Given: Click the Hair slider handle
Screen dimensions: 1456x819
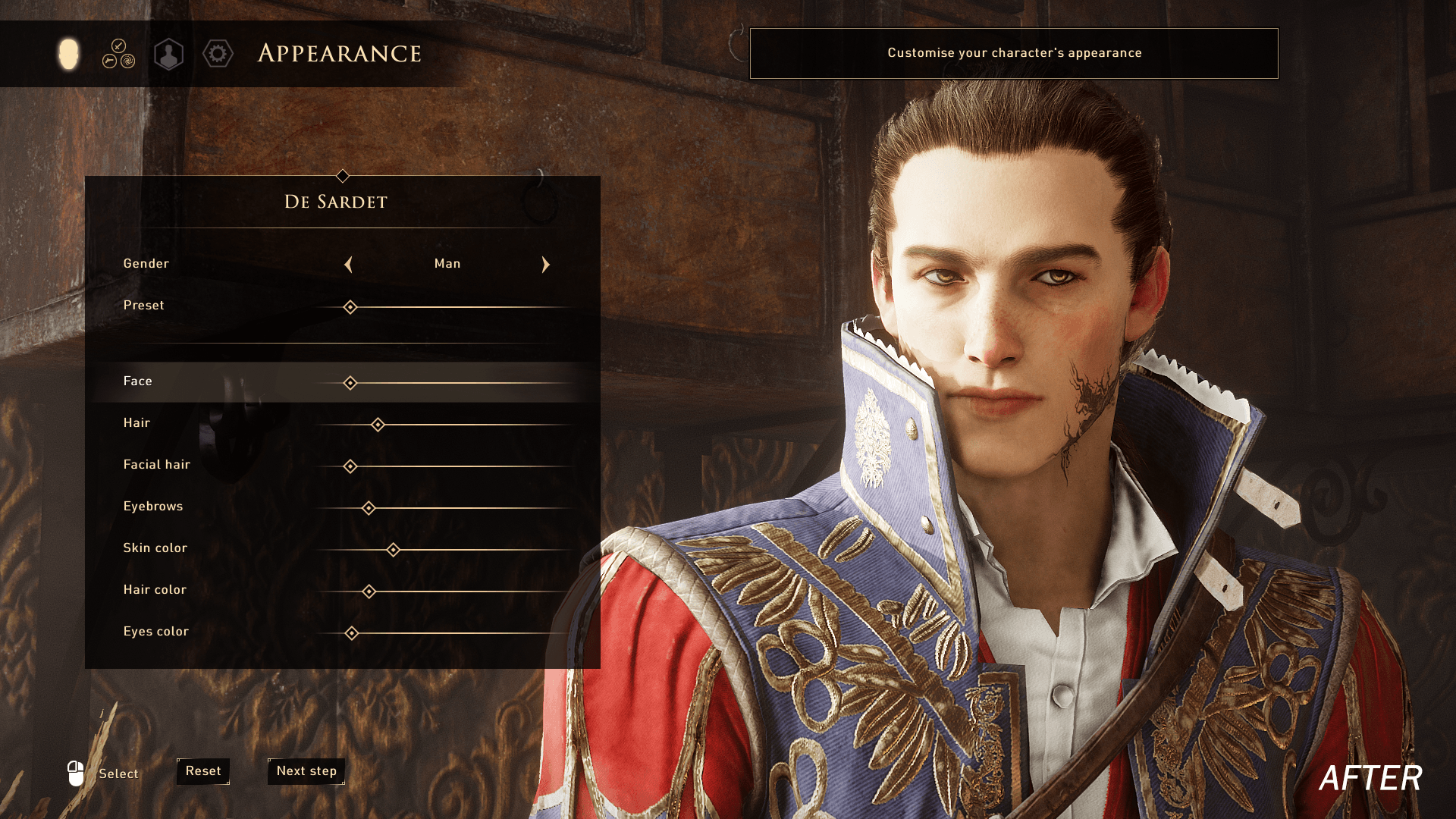Looking at the screenshot, I should click(x=378, y=425).
